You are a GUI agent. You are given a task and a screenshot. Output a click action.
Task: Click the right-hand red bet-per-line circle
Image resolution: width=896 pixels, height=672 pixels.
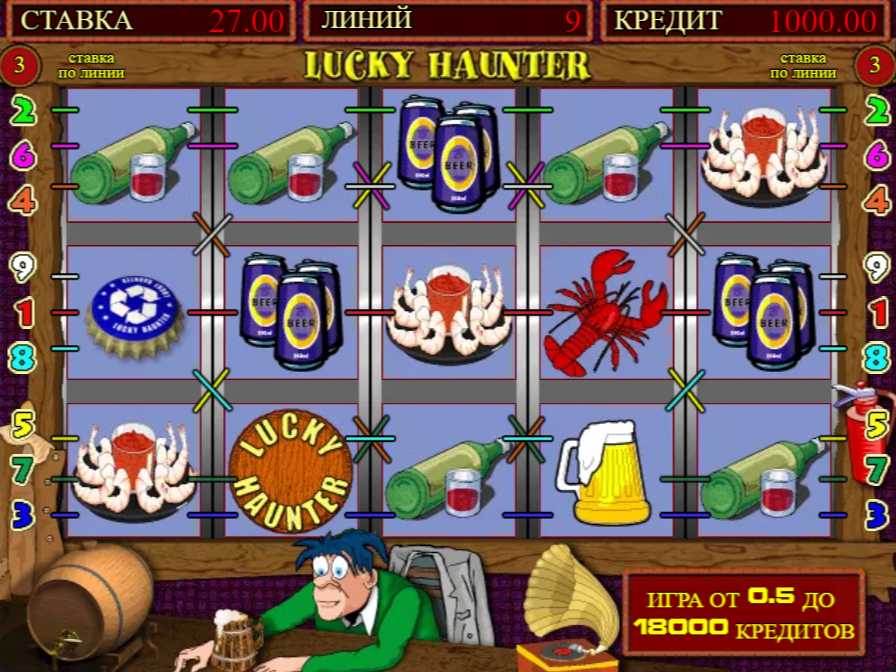pos(872,67)
